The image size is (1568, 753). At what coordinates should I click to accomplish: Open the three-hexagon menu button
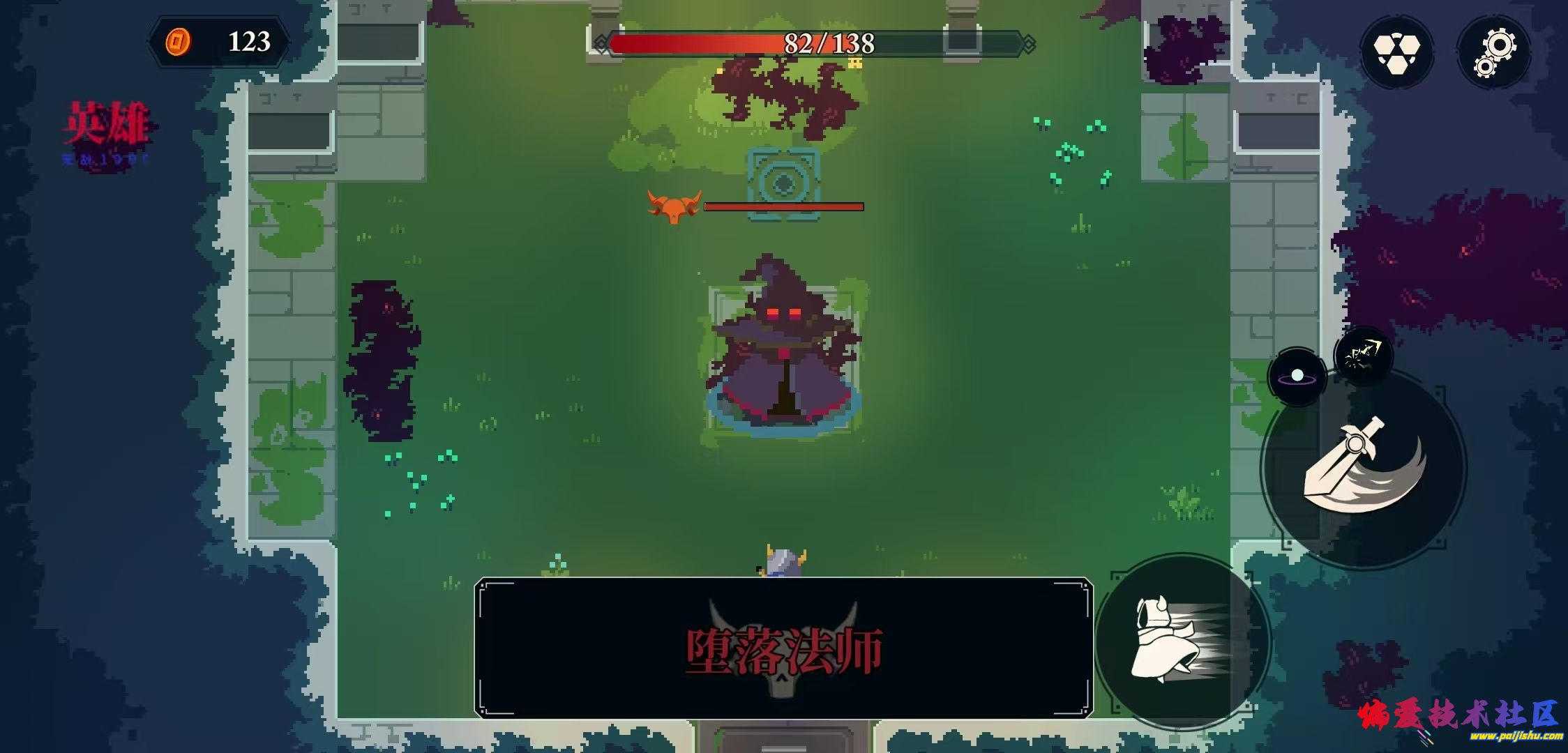[1396, 52]
